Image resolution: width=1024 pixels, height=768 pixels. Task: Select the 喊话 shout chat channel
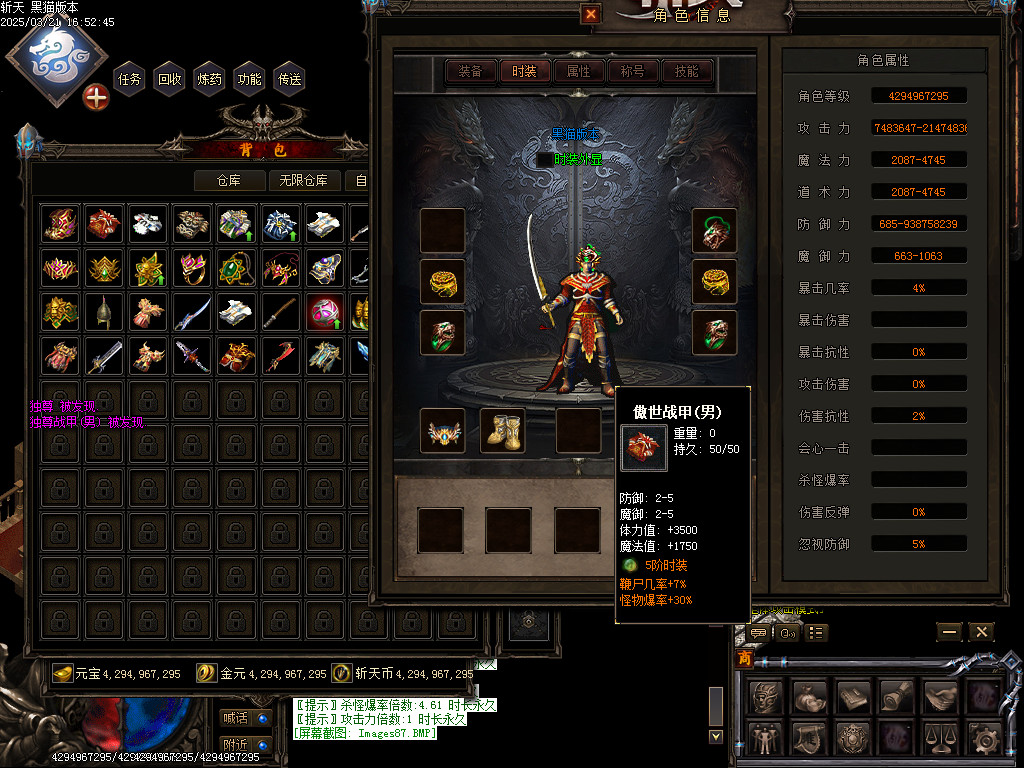(236, 717)
